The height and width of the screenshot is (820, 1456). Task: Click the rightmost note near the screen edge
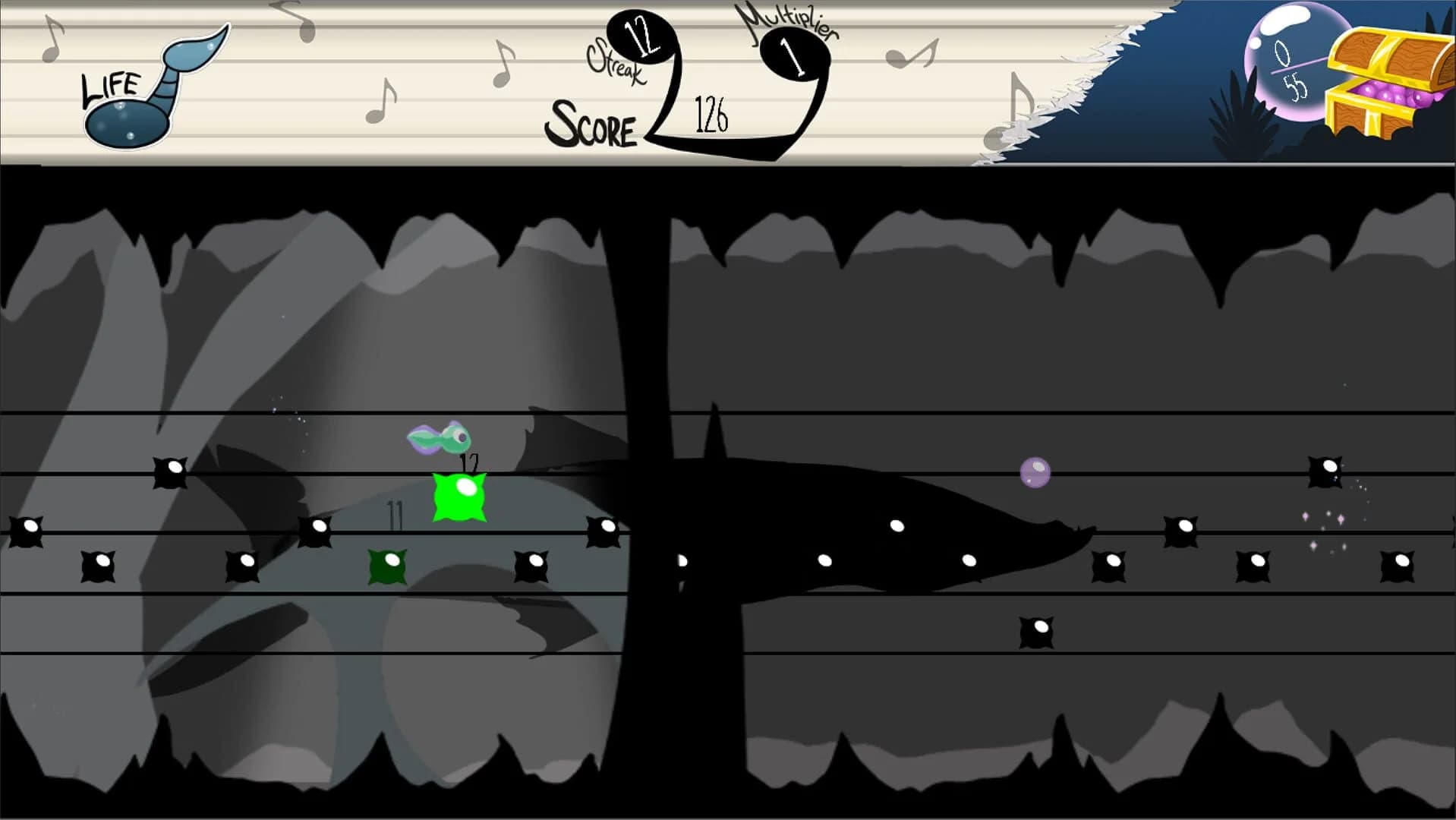1395,565
